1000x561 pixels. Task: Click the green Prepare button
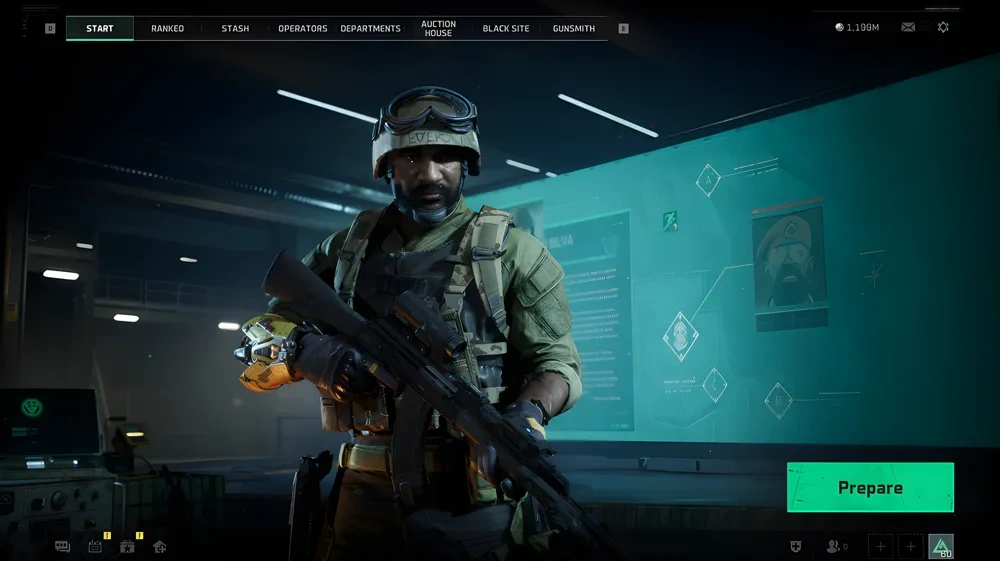click(870, 488)
